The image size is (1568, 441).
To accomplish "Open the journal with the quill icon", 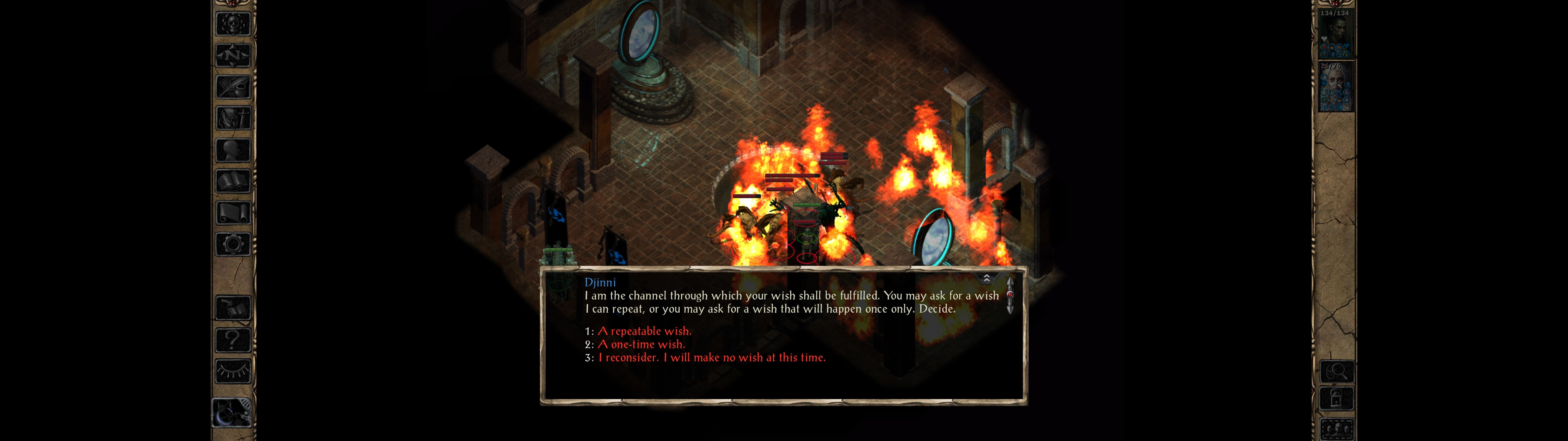I will (x=233, y=87).
